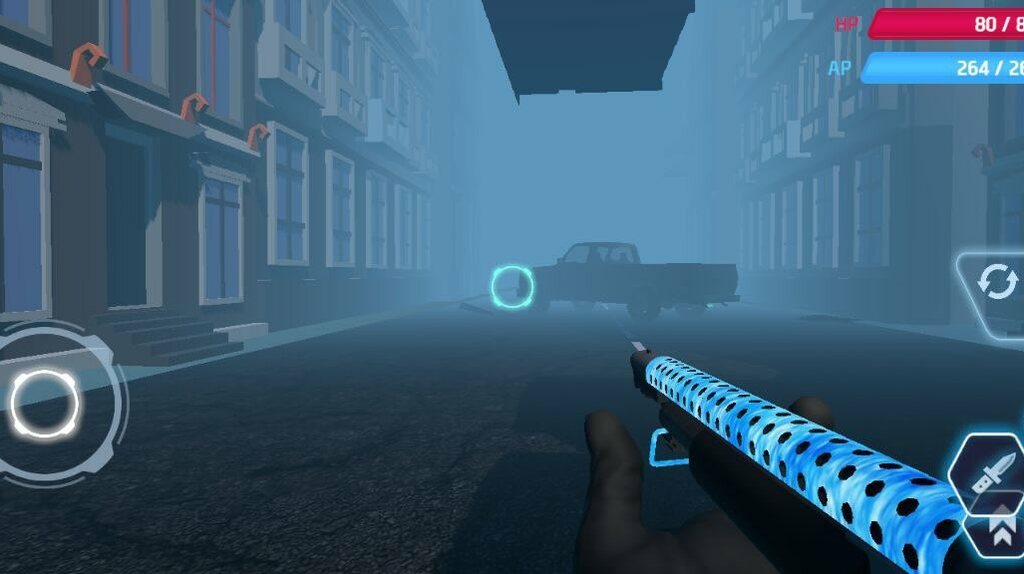Click the glowing movement joystick knob
The width and height of the screenshot is (1024, 574).
(x=44, y=404)
